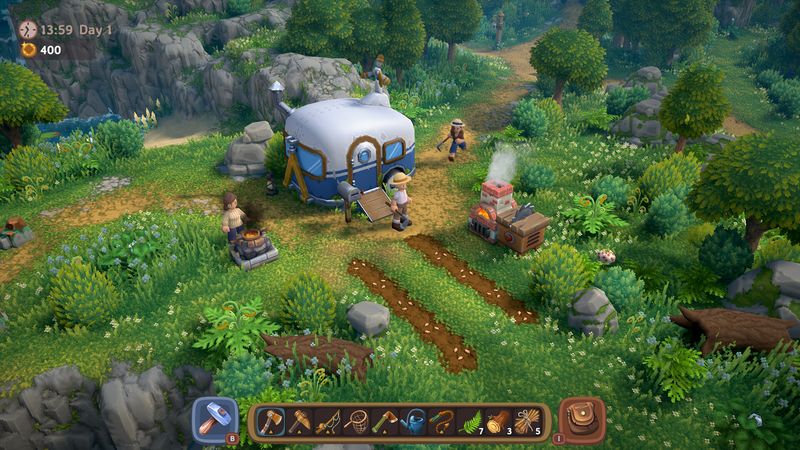Select the slingshot hotbar slot
This screenshot has width=800, height=450.
pos(441,422)
